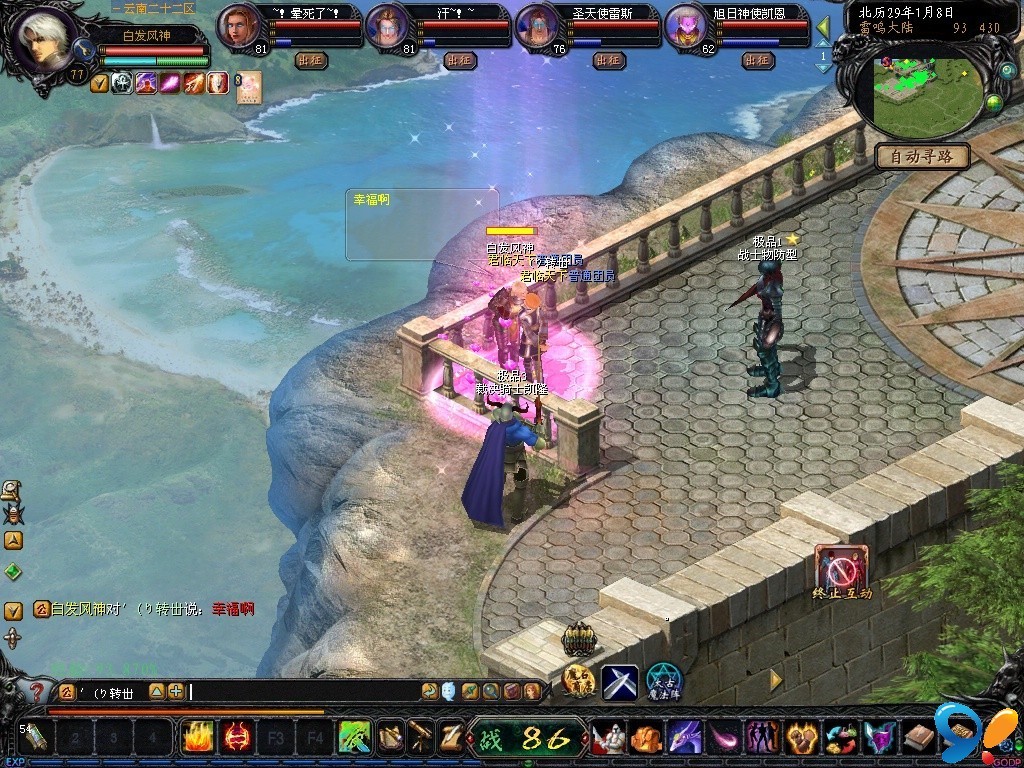1024x768 pixels.
Task: Click 出征 under the 圣天使雷斯 pet
Action: 608,60
